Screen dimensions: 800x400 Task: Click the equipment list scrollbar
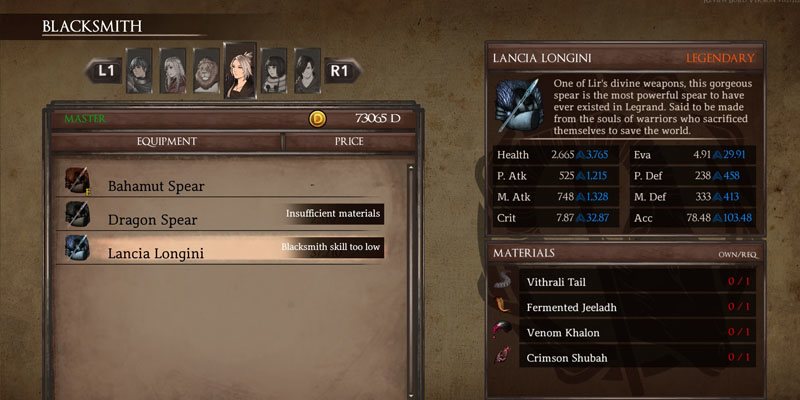click(x=410, y=270)
